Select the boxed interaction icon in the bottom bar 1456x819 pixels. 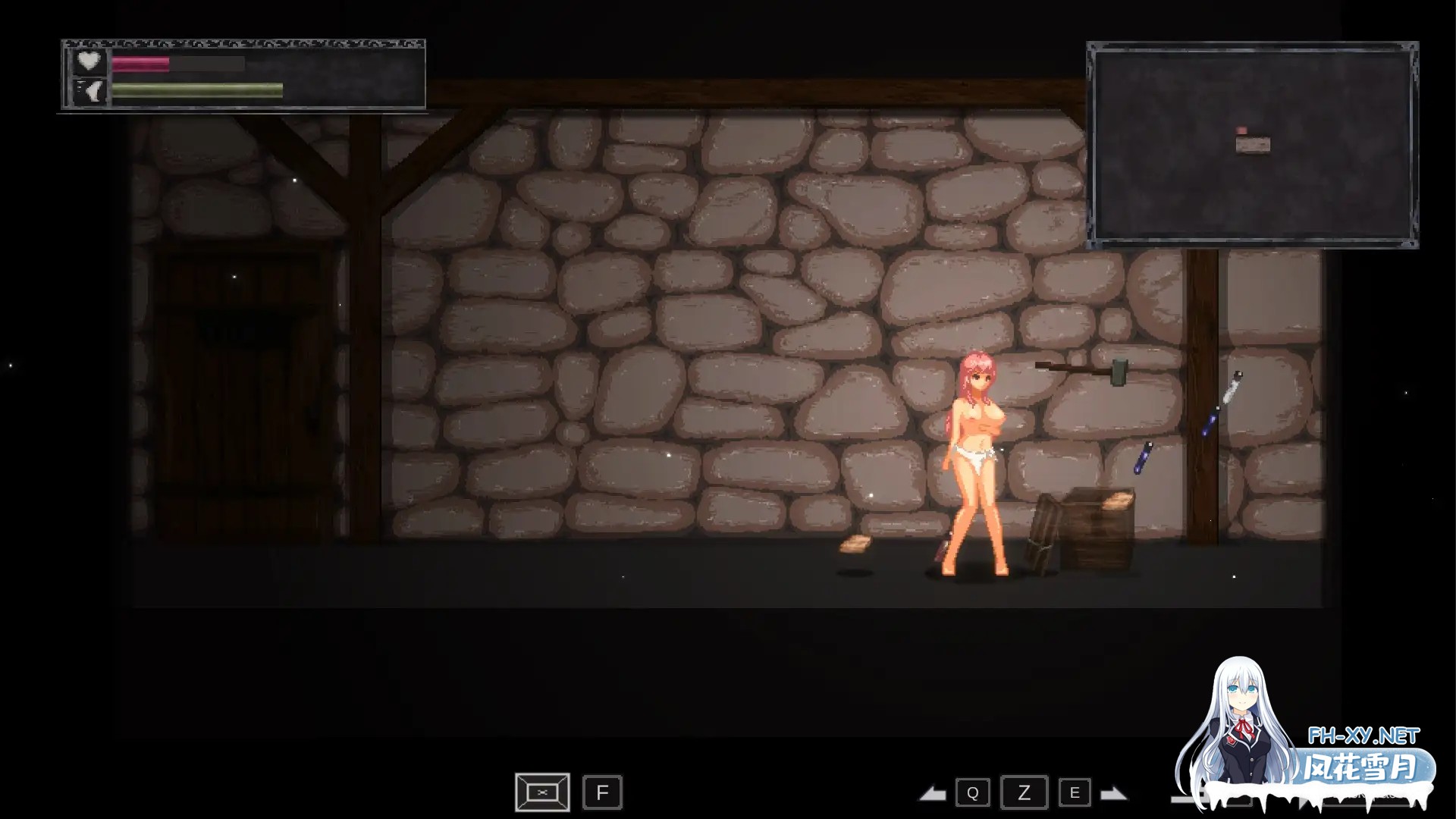click(x=541, y=792)
